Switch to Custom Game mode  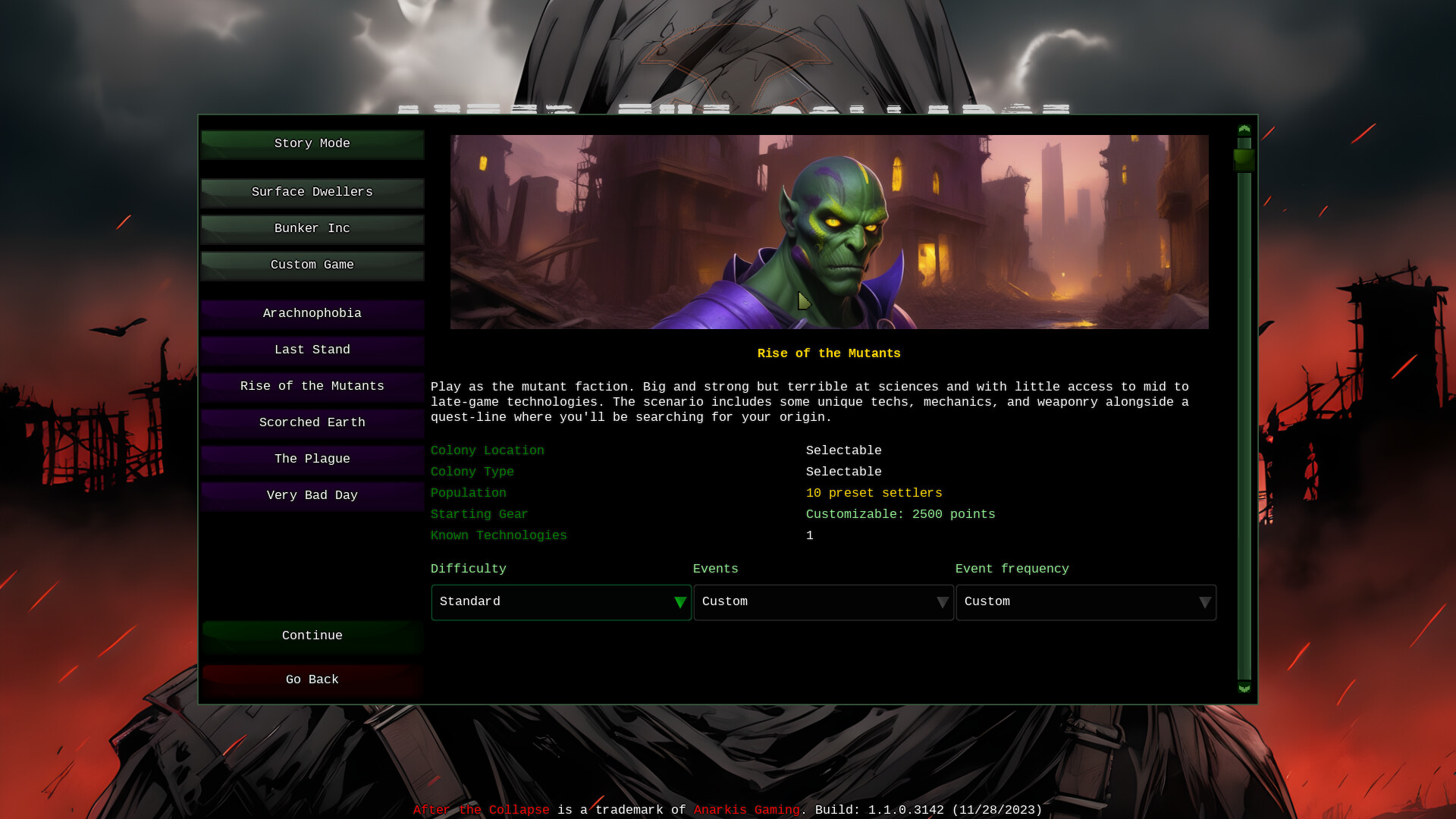click(312, 265)
